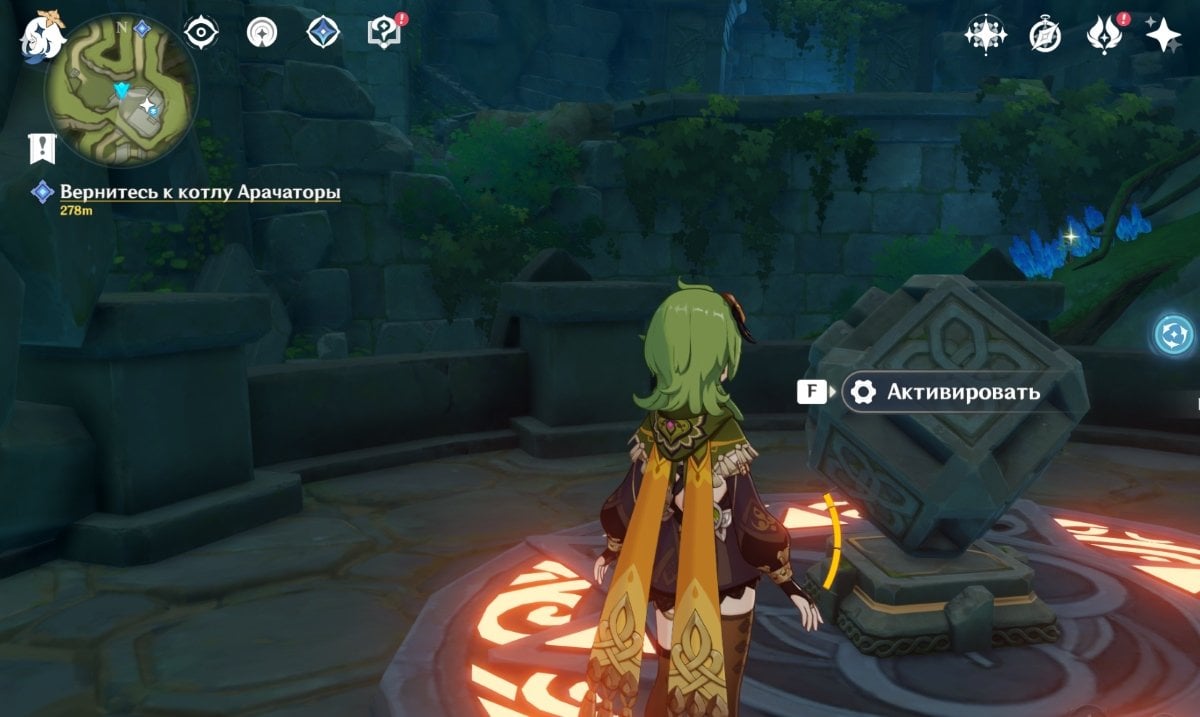Open the compass icon in top-right bar

[1045, 35]
